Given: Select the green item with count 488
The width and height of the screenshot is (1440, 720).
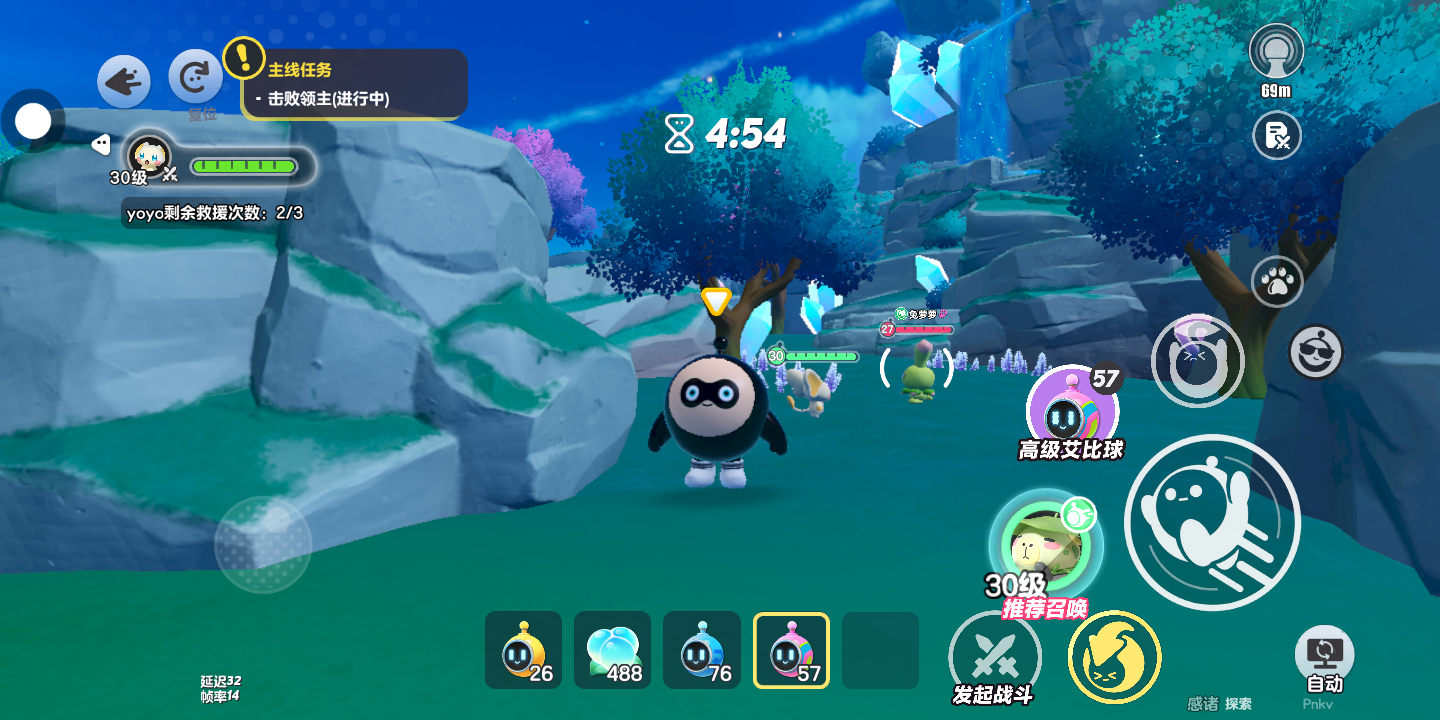Looking at the screenshot, I should coord(612,650).
